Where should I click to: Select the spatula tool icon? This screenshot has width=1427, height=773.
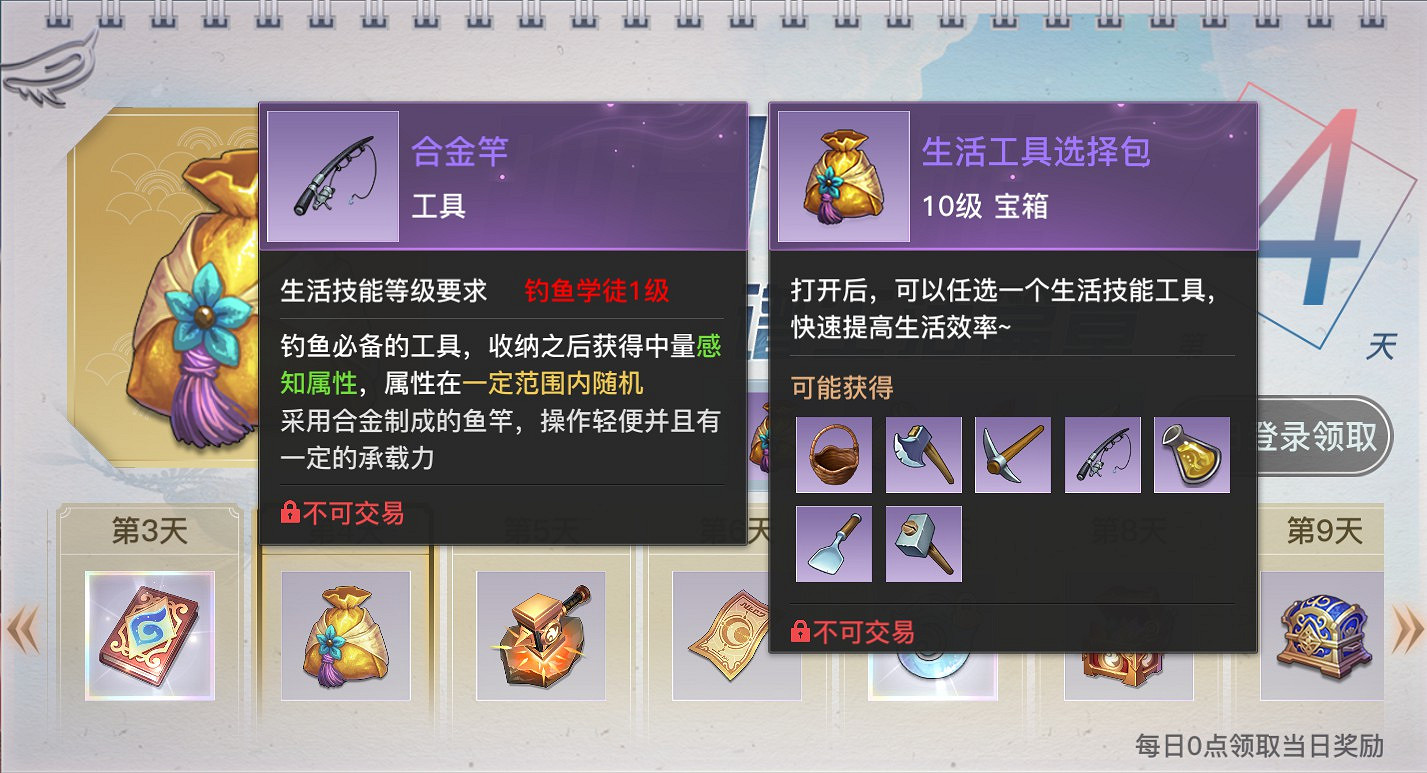[x=833, y=543]
